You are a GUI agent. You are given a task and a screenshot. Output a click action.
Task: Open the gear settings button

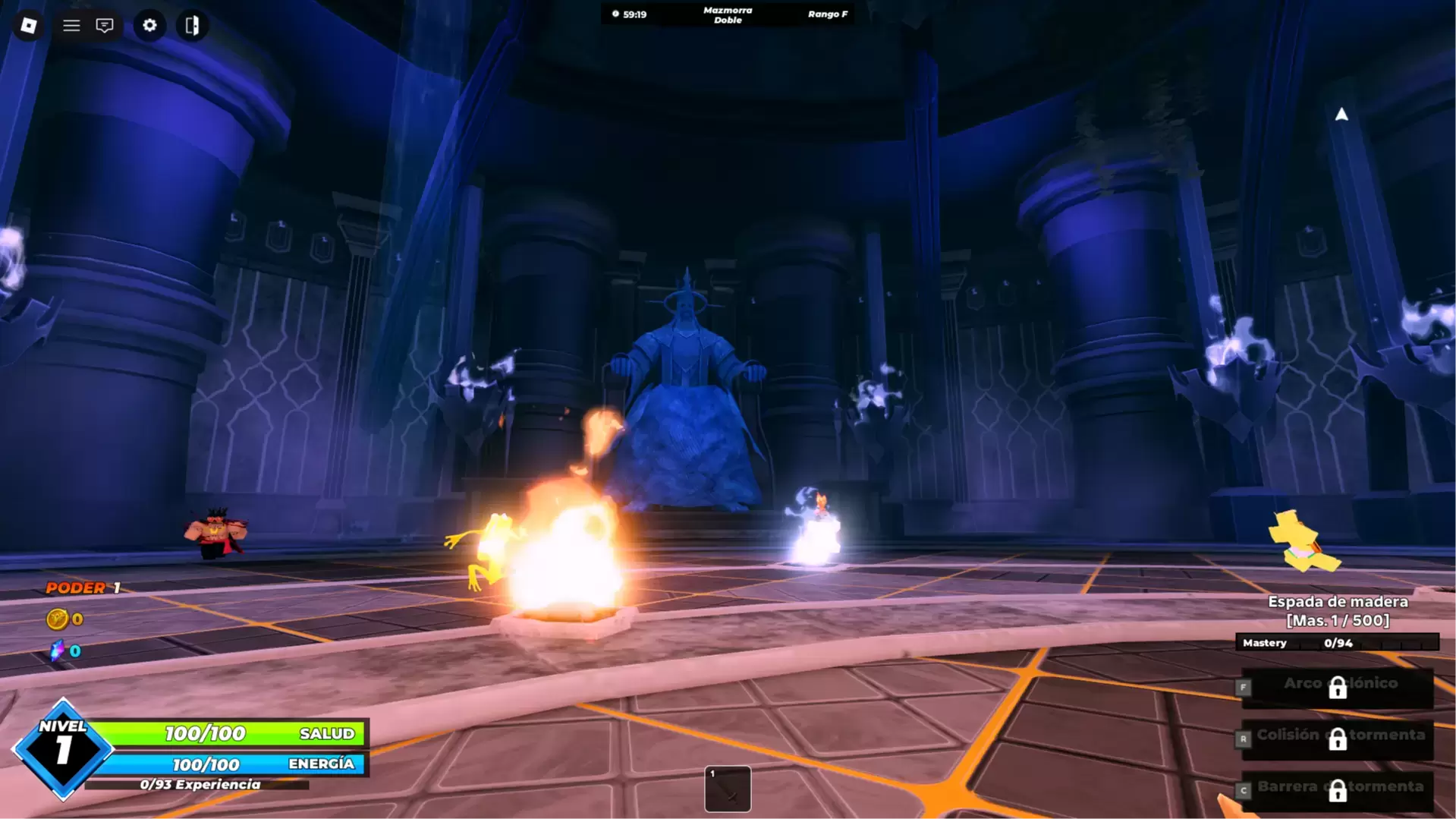pos(149,25)
